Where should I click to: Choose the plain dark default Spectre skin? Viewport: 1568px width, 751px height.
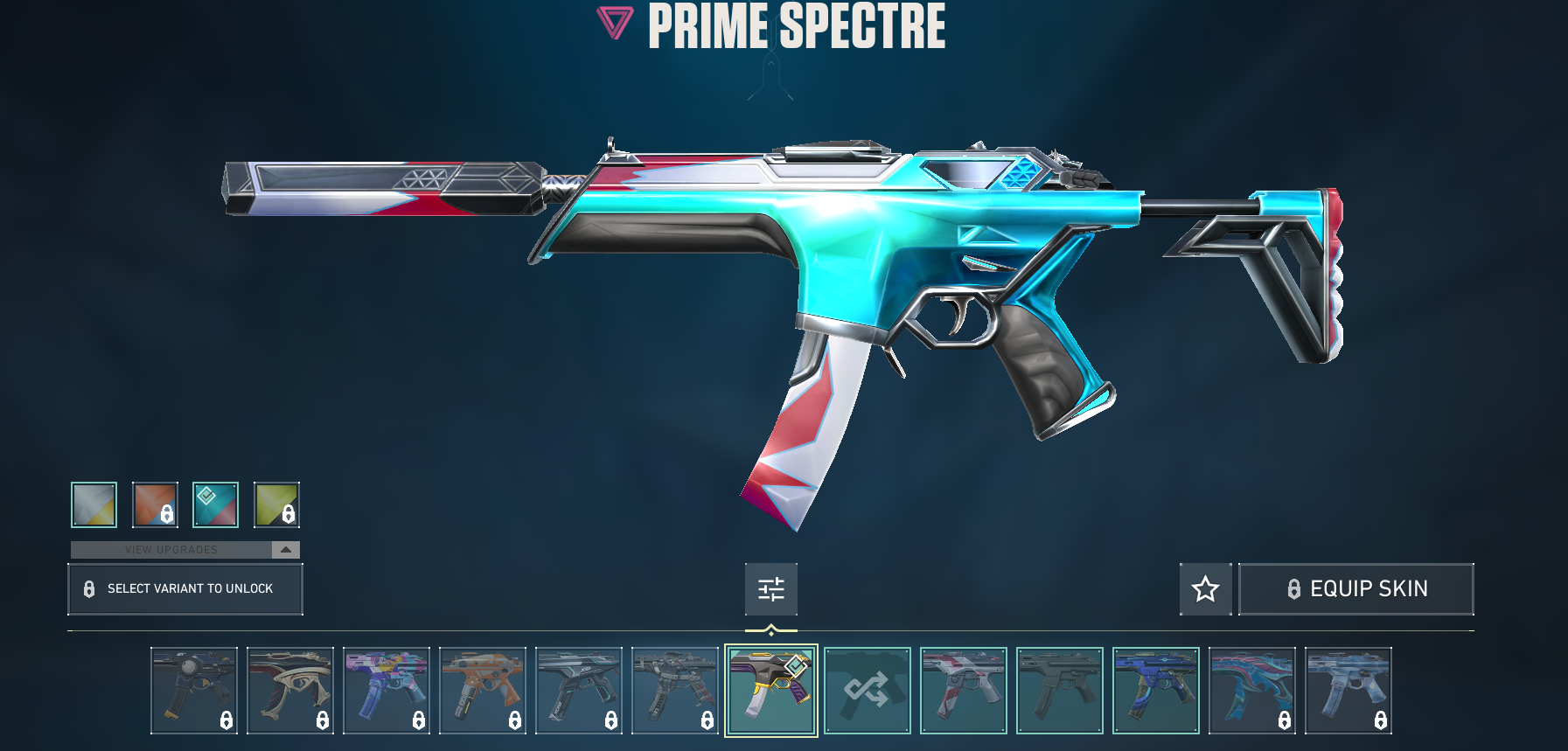[x=1059, y=690]
